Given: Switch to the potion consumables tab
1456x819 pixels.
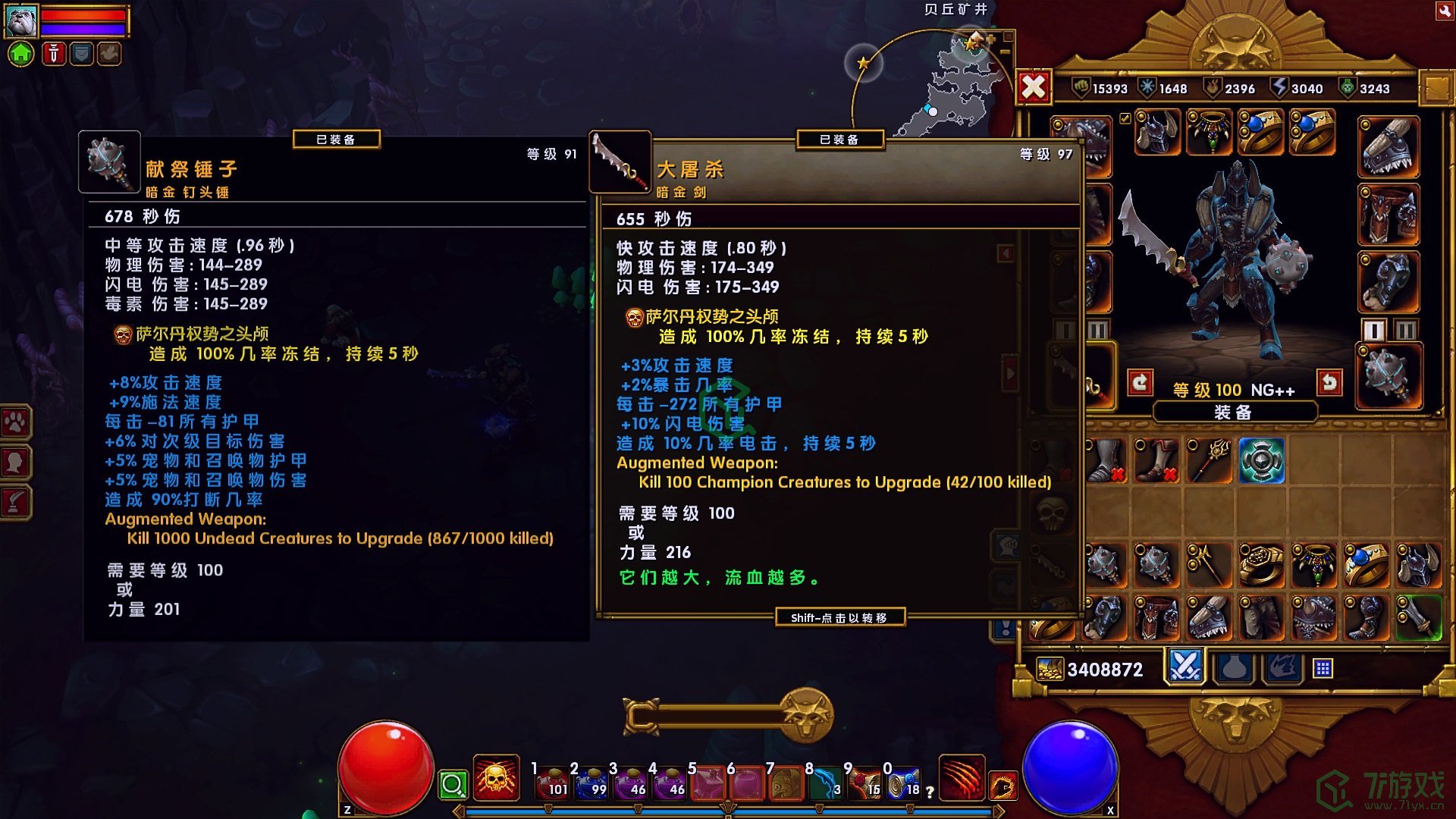Looking at the screenshot, I should 1234,668.
